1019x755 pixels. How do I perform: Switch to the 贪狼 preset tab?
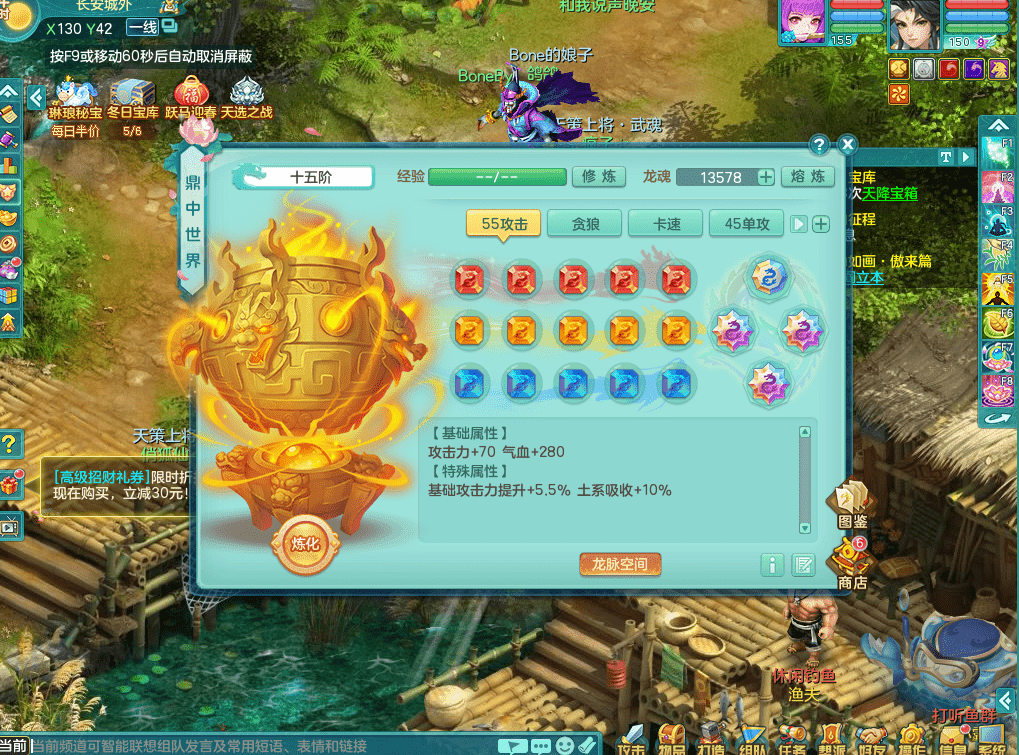[585, 224]
